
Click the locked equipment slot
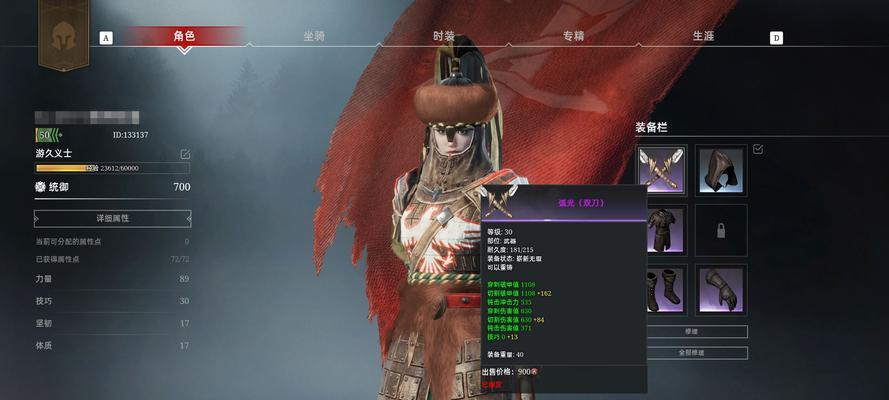click(x=721, y=230)
